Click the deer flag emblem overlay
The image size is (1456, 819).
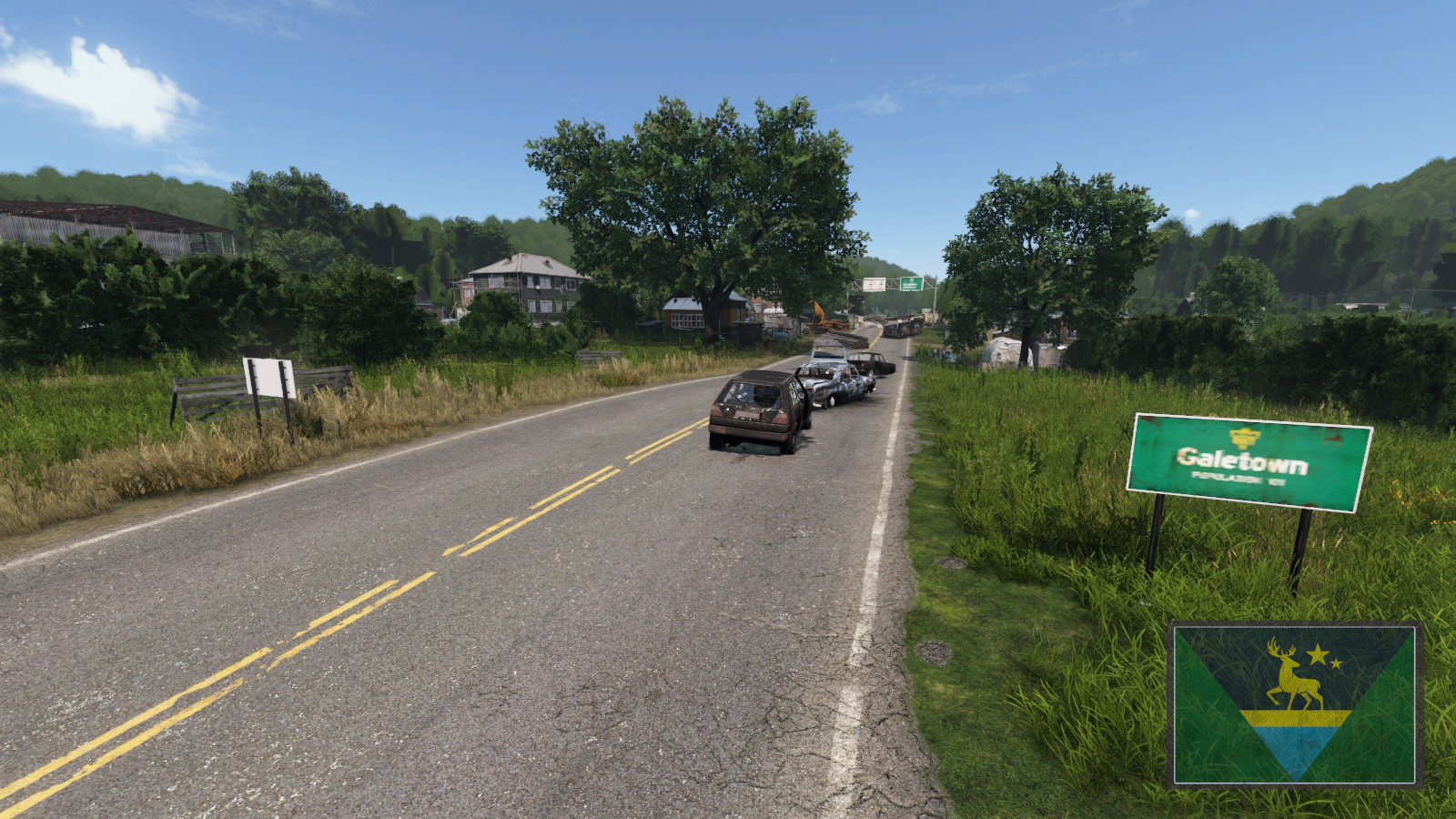1295,703
